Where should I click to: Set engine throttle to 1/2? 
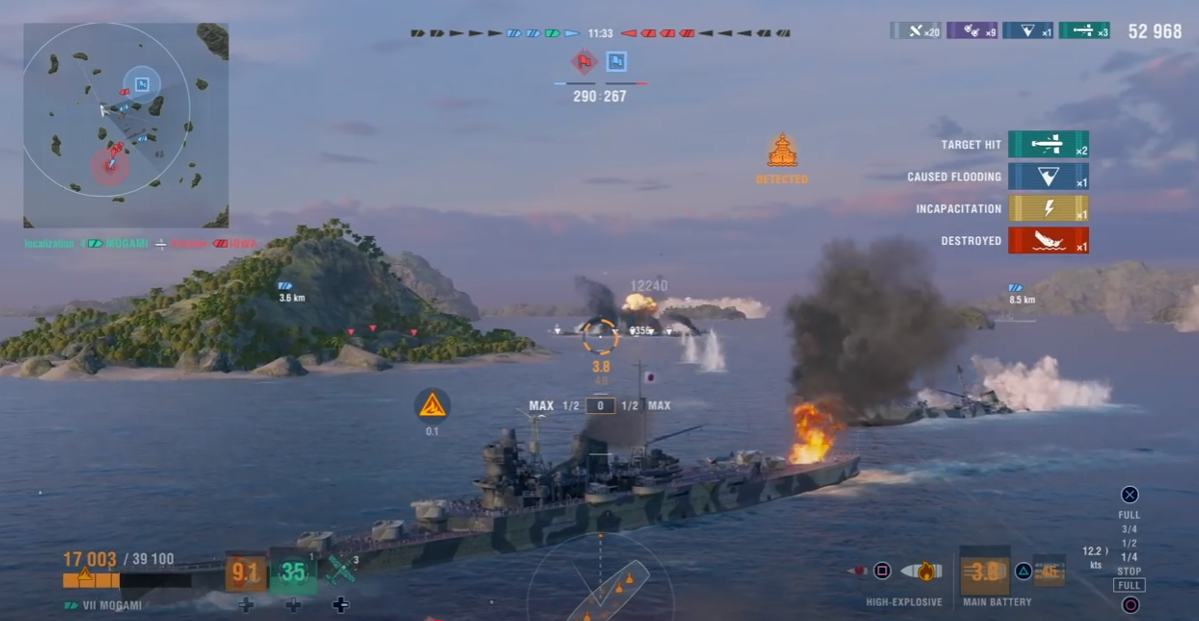click(x=1128, y=543)
